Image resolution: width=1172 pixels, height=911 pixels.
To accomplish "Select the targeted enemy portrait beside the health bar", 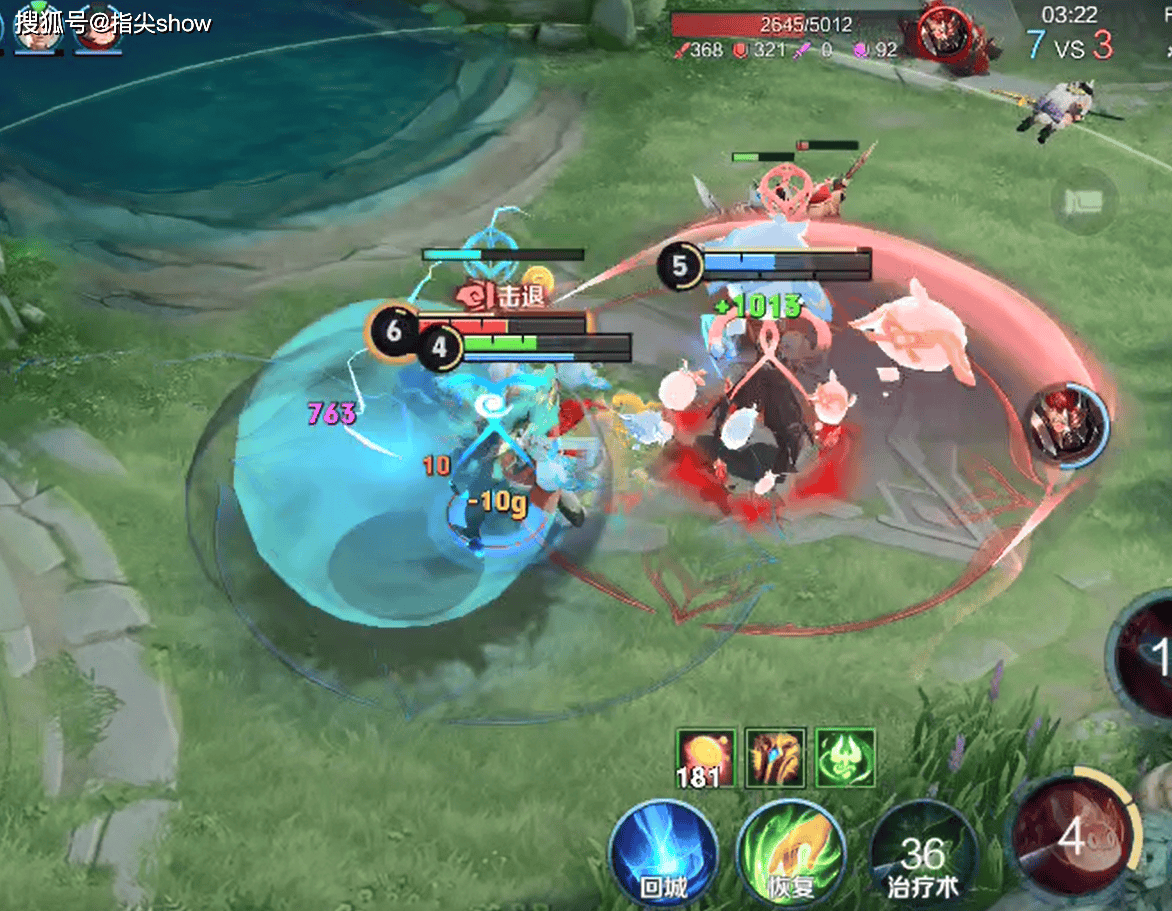I will point(942,33).
